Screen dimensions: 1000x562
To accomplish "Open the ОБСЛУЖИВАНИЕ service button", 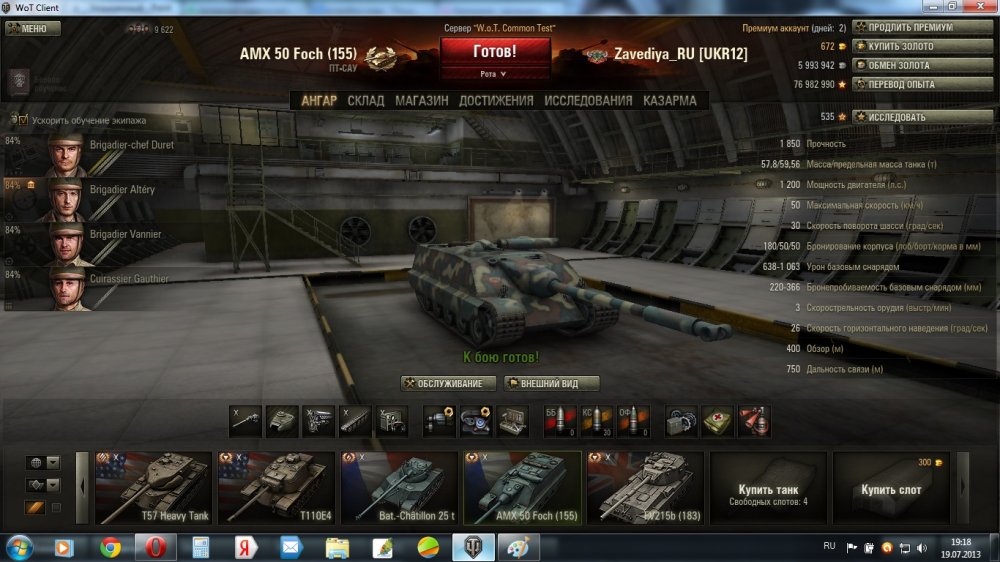I will point(449,384).
